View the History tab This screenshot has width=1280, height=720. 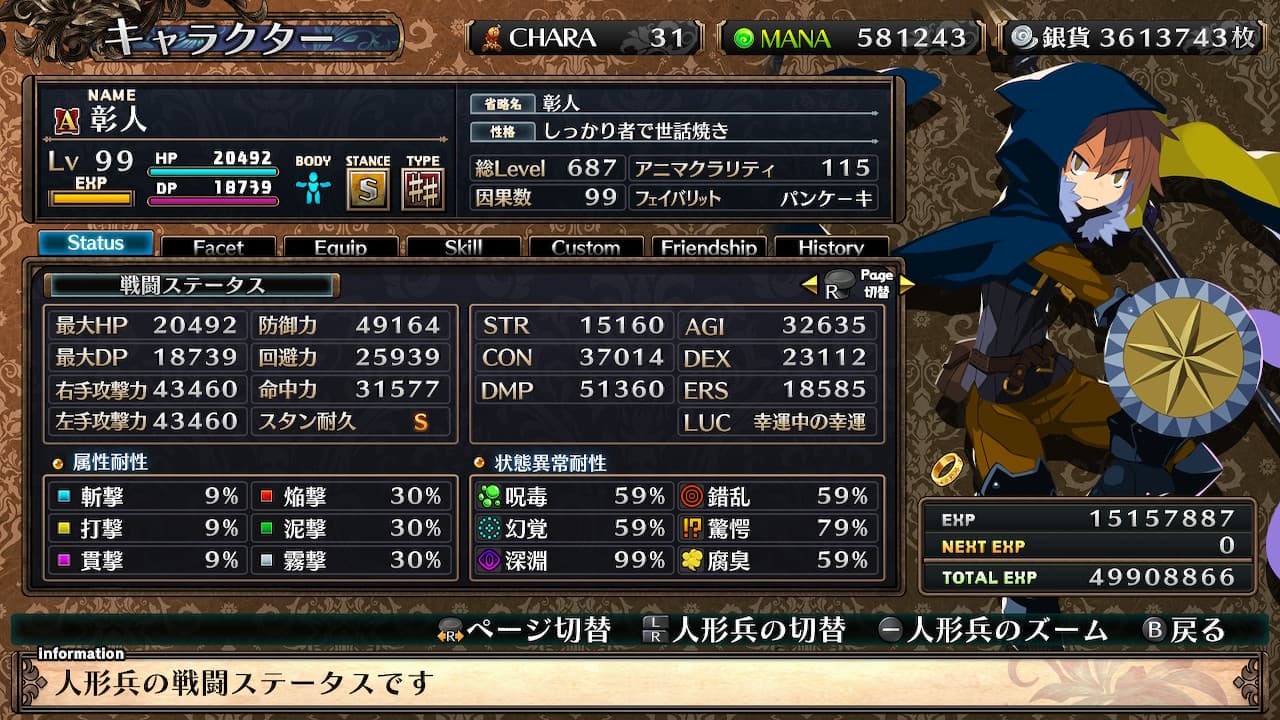tap(831, 247)
